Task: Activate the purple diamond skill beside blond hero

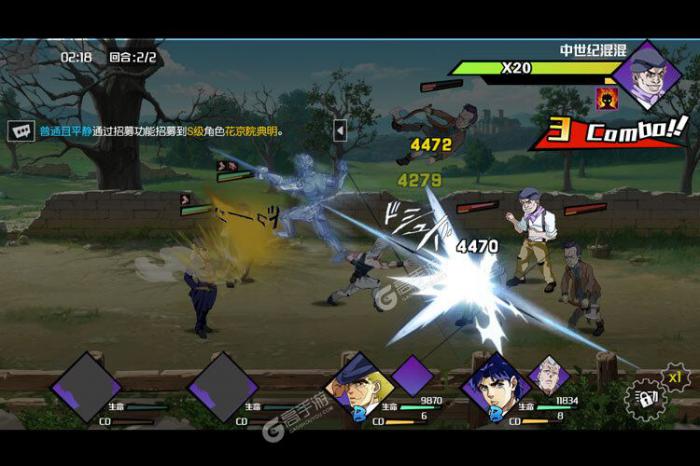Action: pos(412,376)
